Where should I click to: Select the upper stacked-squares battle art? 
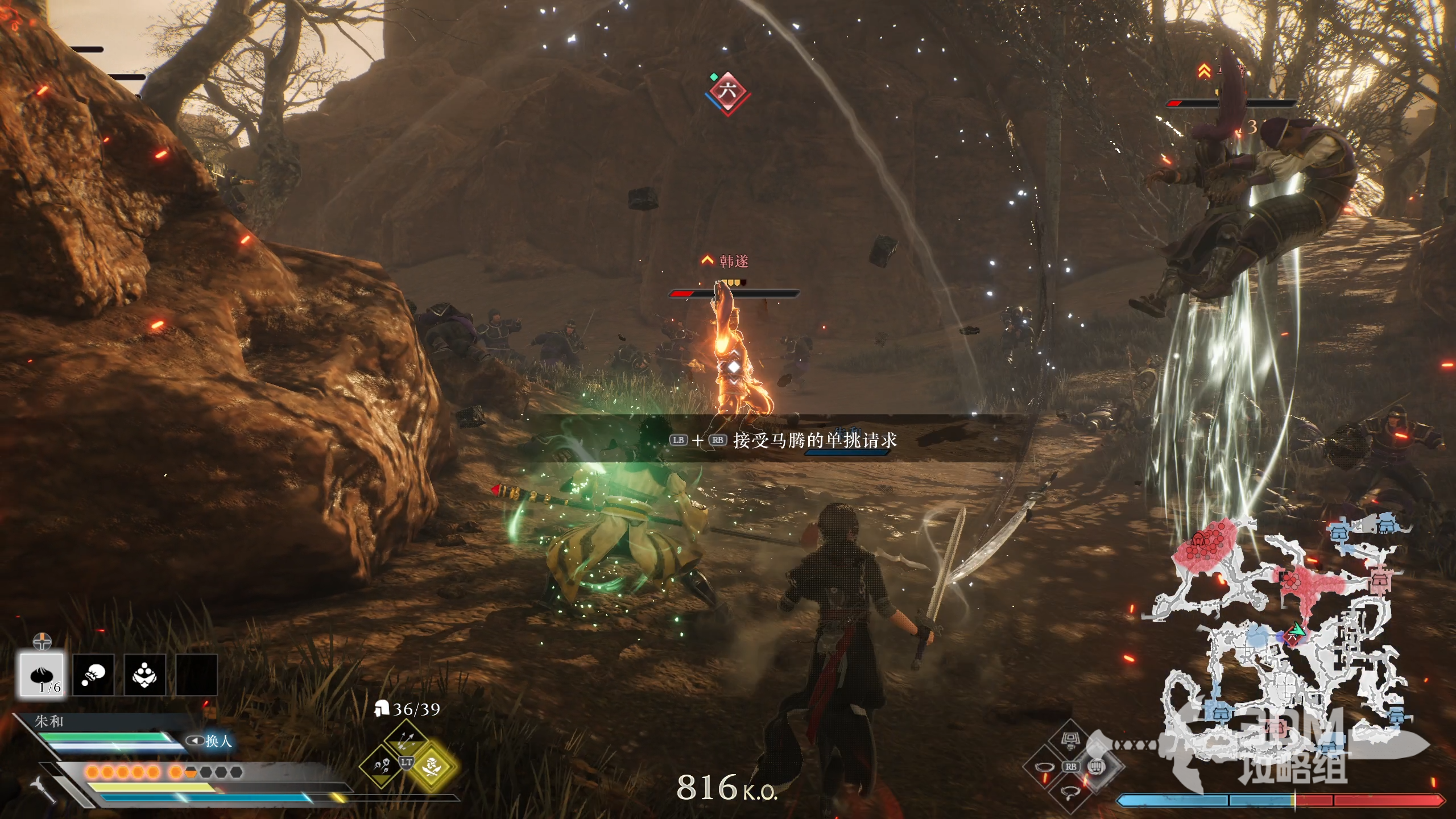point(1070,741)
